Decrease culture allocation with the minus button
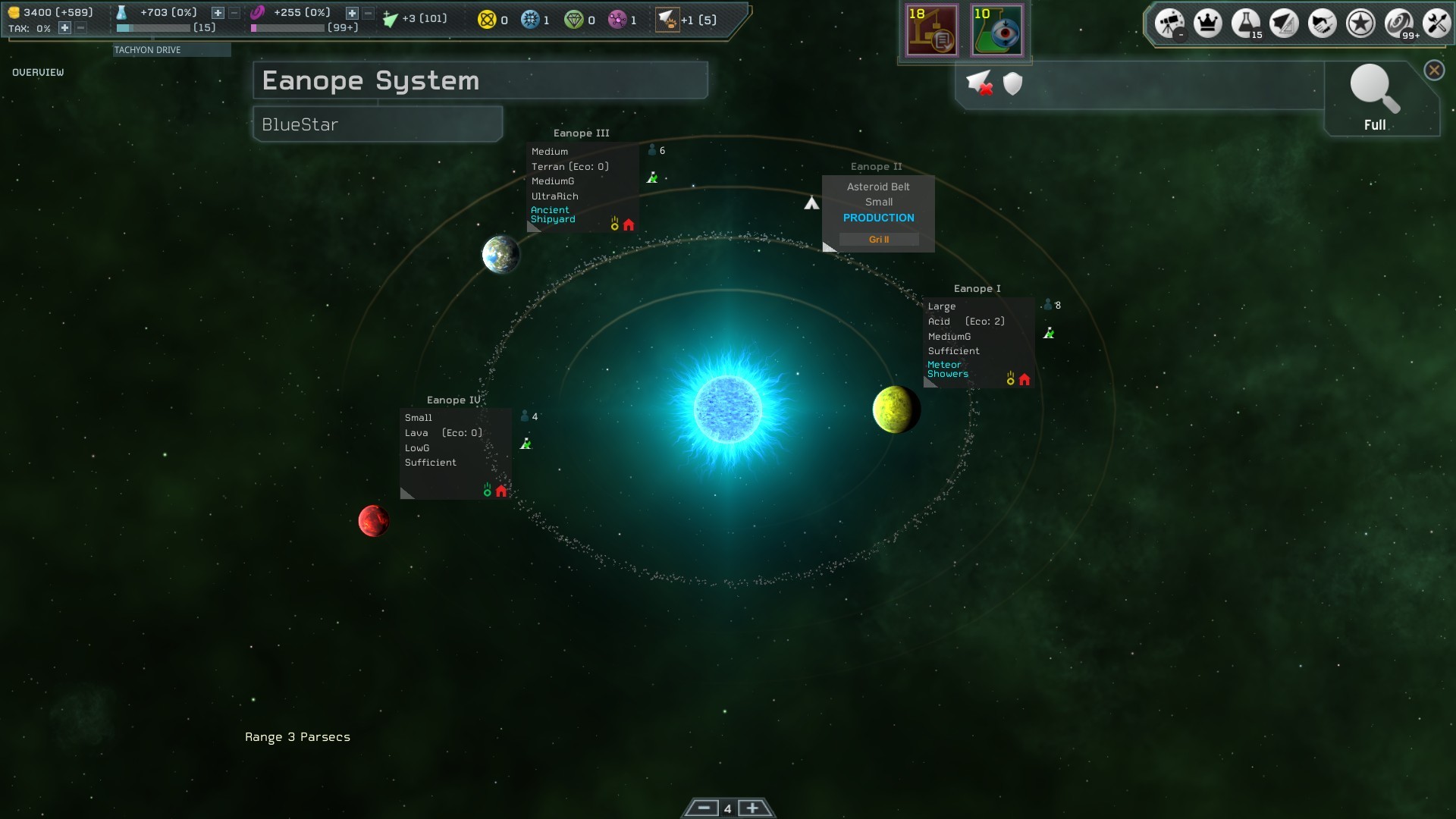The width and height of the screenshot is (1456, 819). (368, 13)
